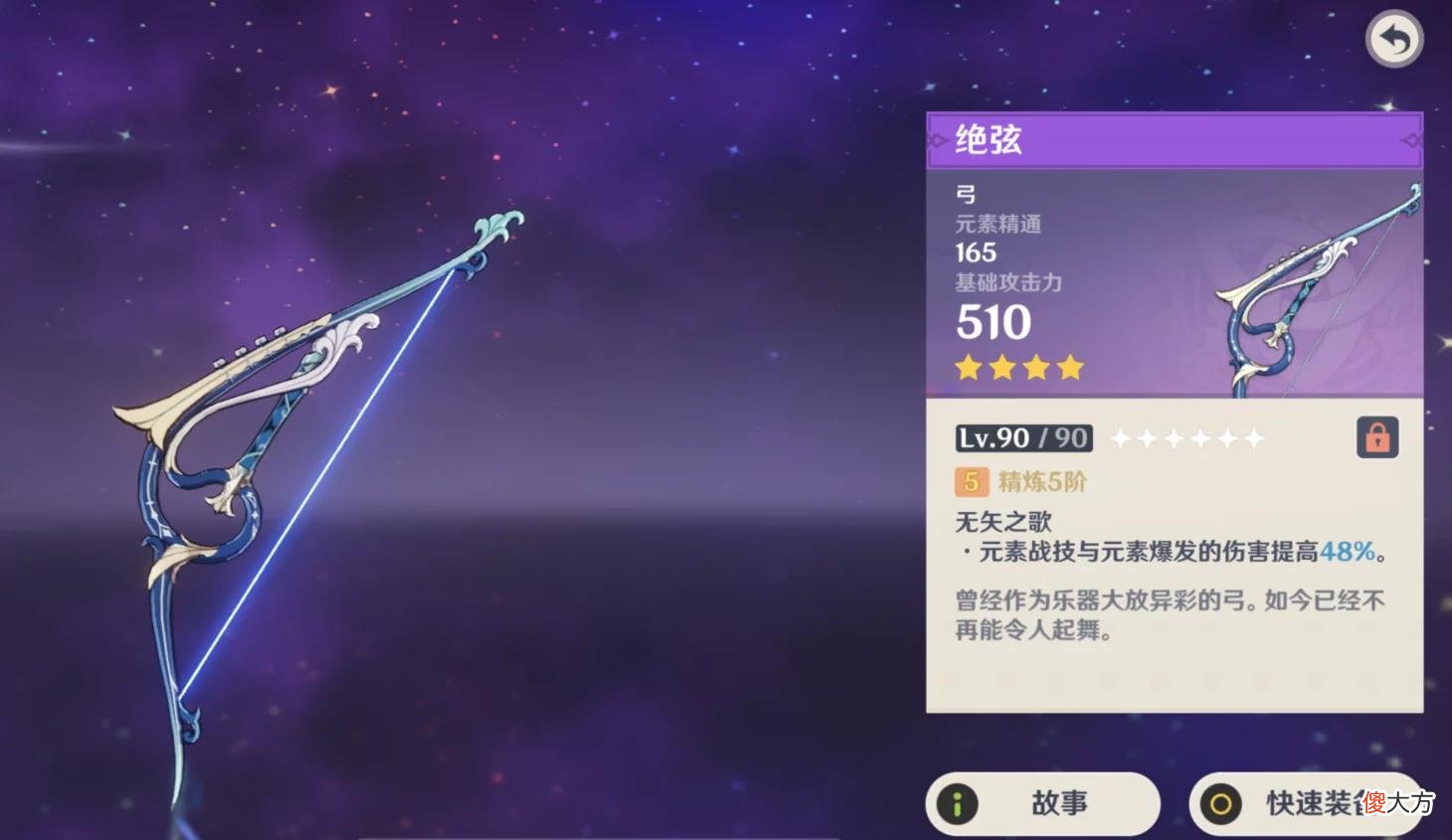This screenshot has width=1452, height=840.
Task: Click the Lv.90 / 90 level label
Action: pyautogui.click(x=1022, y=437)
